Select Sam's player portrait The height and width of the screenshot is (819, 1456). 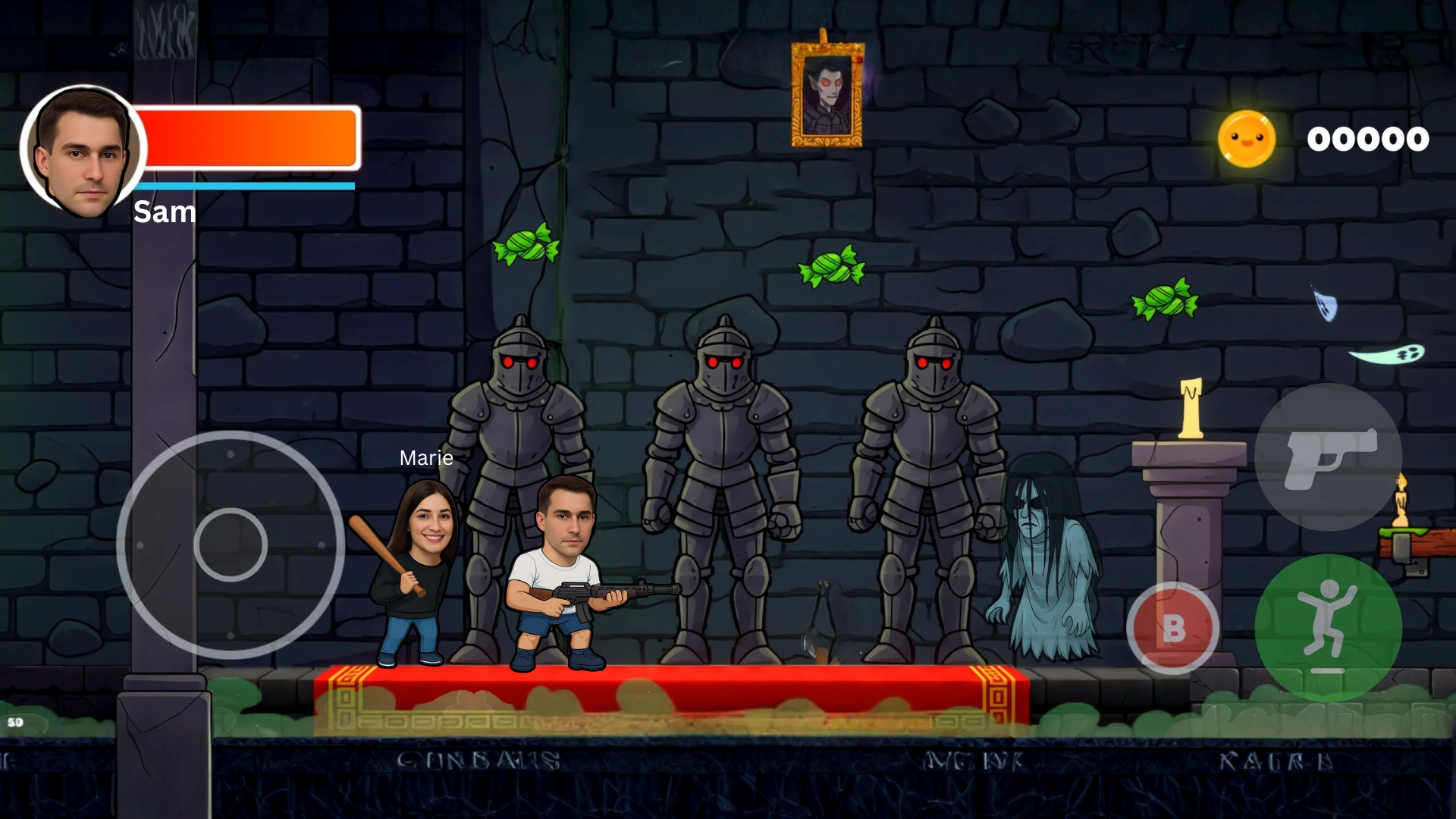pos(82,152)
